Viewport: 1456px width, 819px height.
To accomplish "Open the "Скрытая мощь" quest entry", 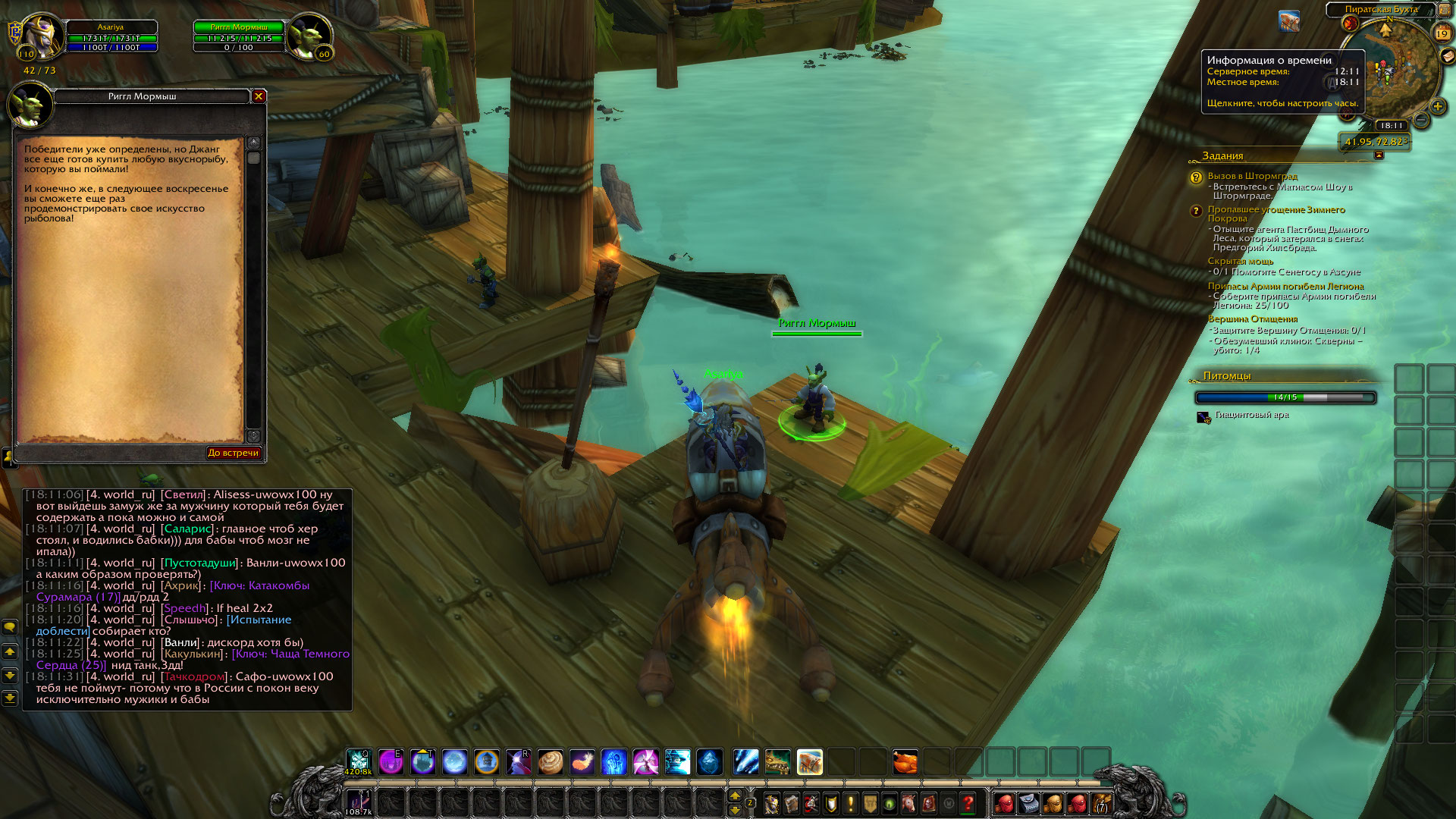I will pyautogui.click(x=1240, y=262).
